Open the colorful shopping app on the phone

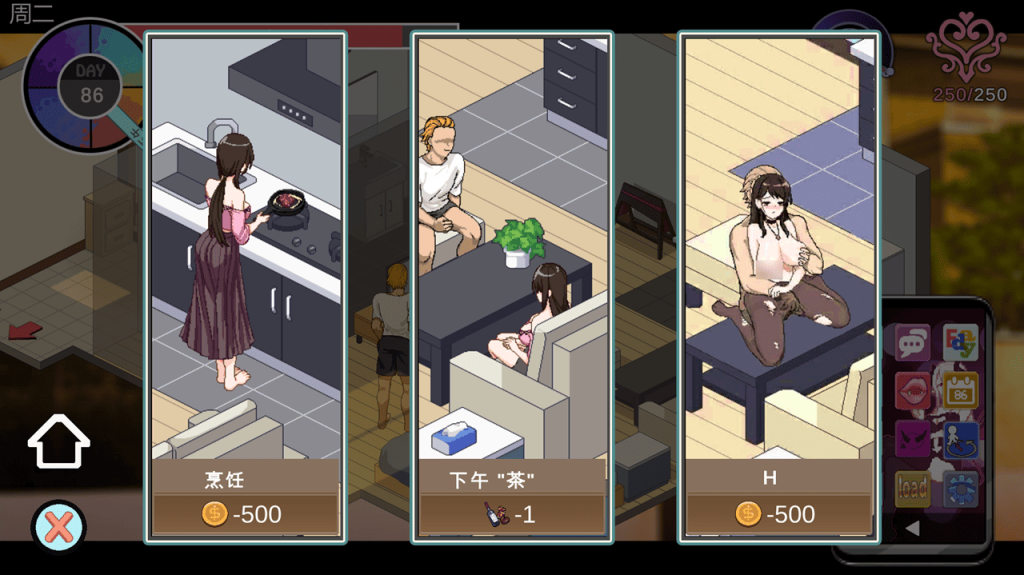pos(960,343)
